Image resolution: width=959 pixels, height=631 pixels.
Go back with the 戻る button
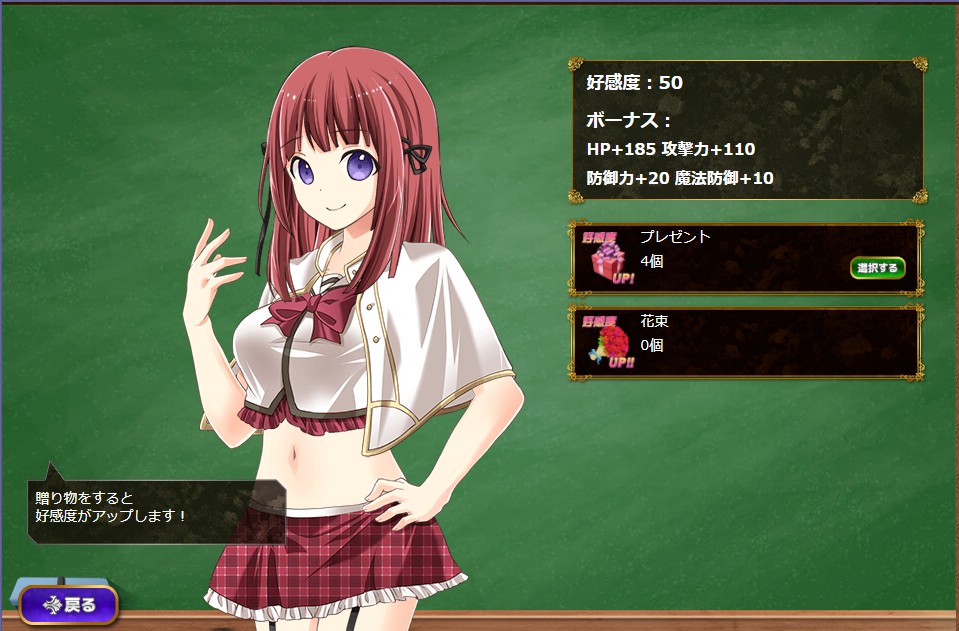click(69, 604)
